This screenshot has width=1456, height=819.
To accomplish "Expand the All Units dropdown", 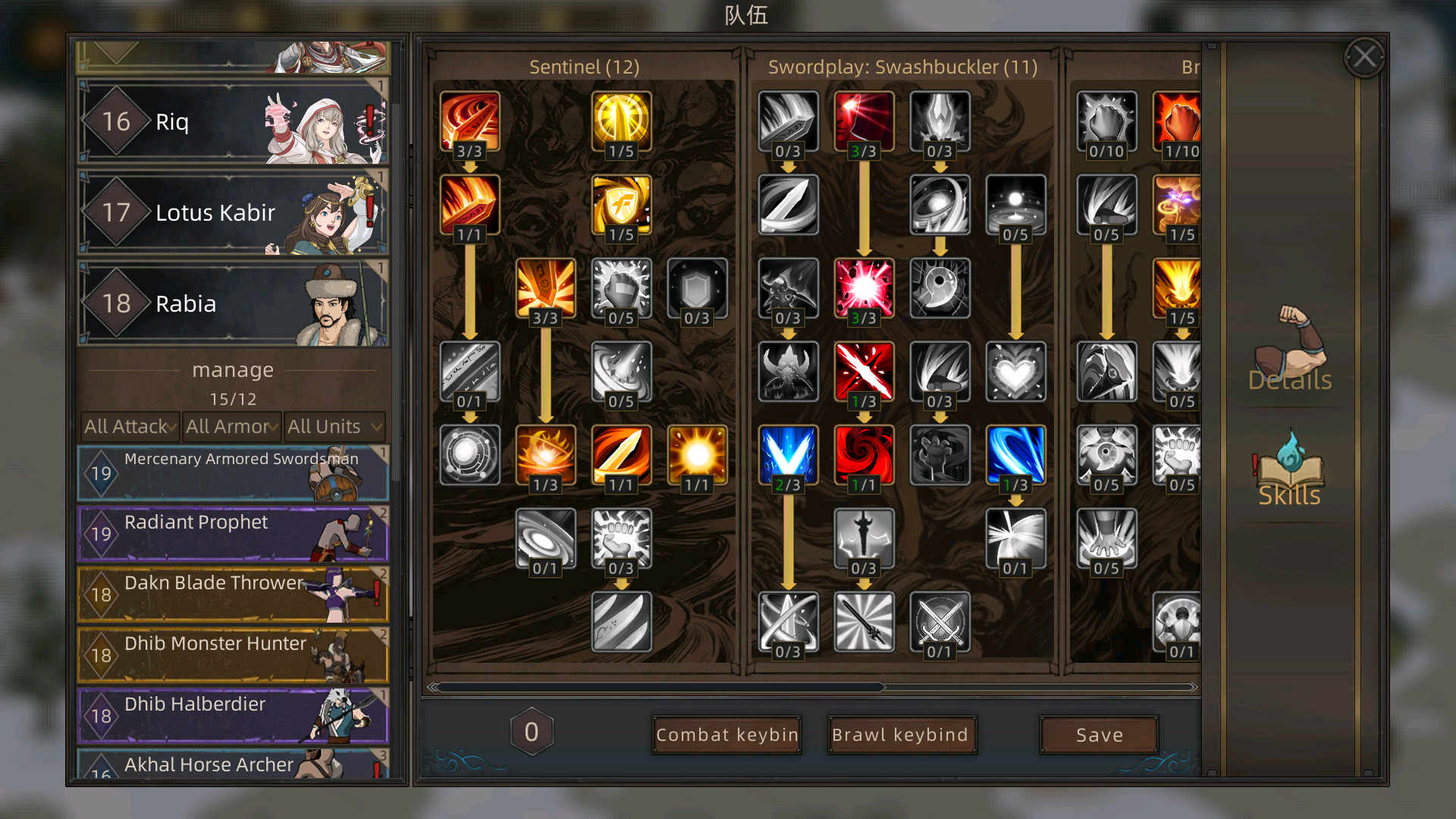I will [334, 426].
